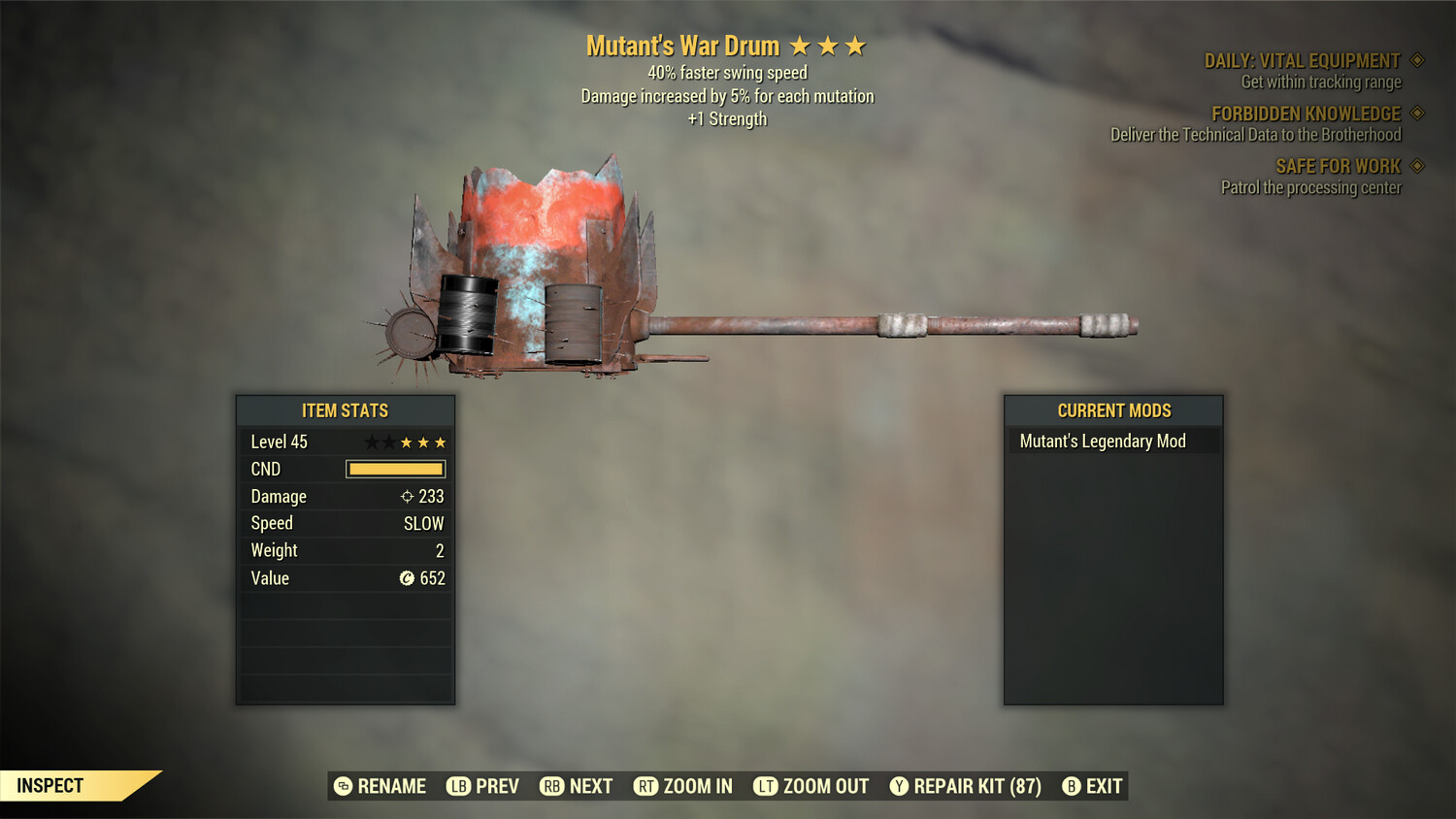Select the Safe for Work quest objective
Screen dimensions: 1456x819
1338,167
